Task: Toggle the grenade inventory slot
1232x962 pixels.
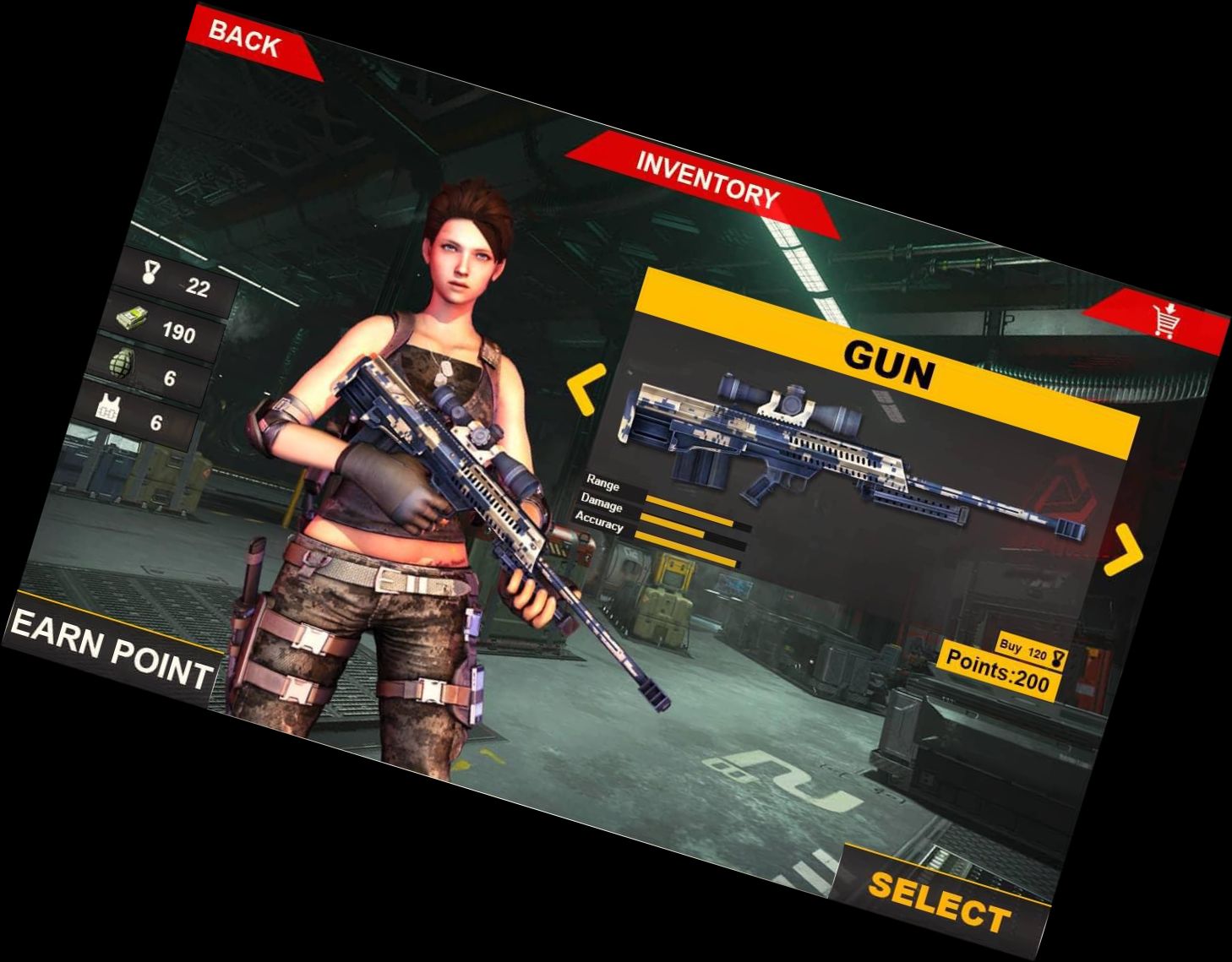Action: pyautogui.click(x=165, y=367)
